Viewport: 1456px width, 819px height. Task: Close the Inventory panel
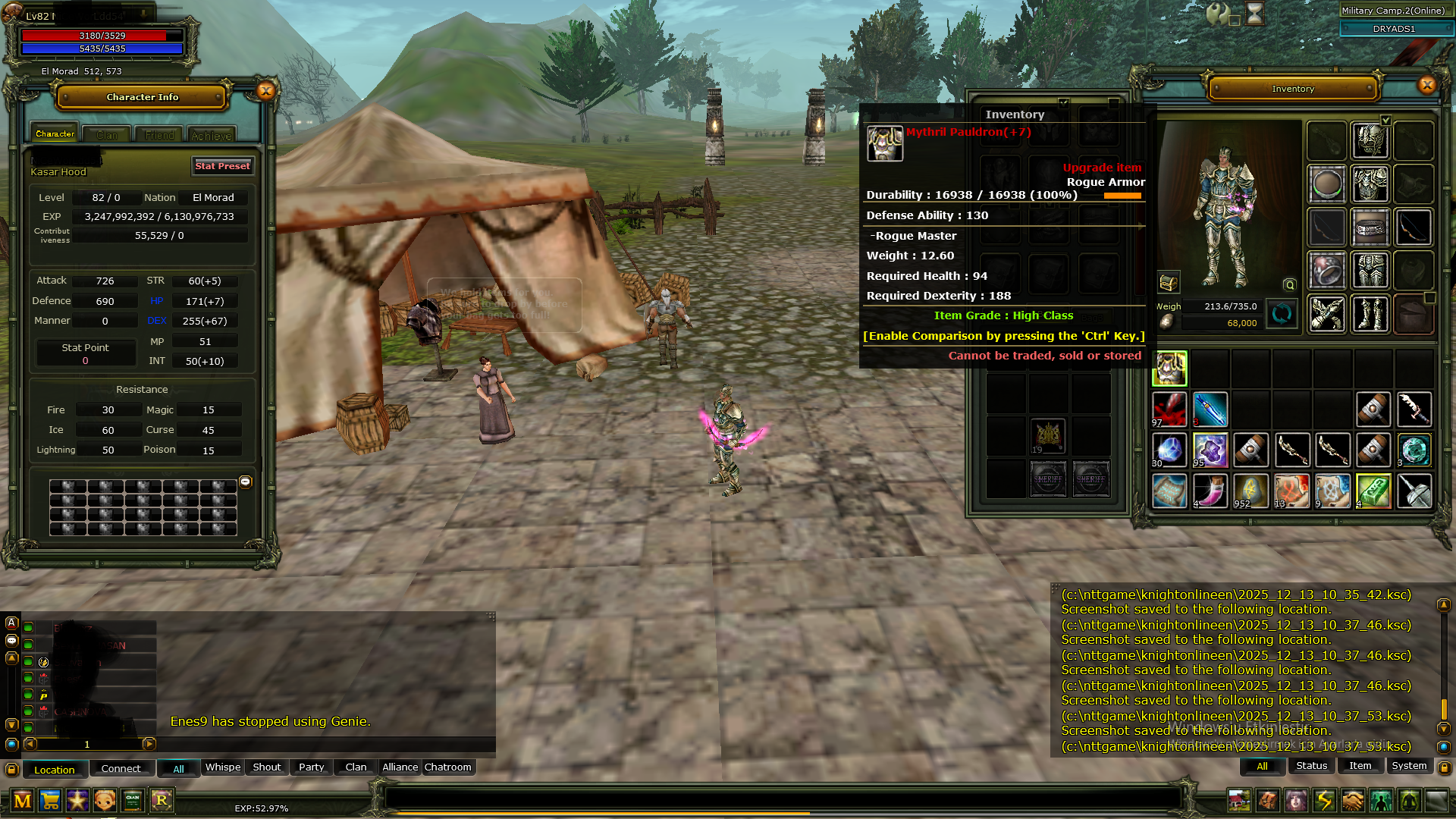[x=1427, y=85]
